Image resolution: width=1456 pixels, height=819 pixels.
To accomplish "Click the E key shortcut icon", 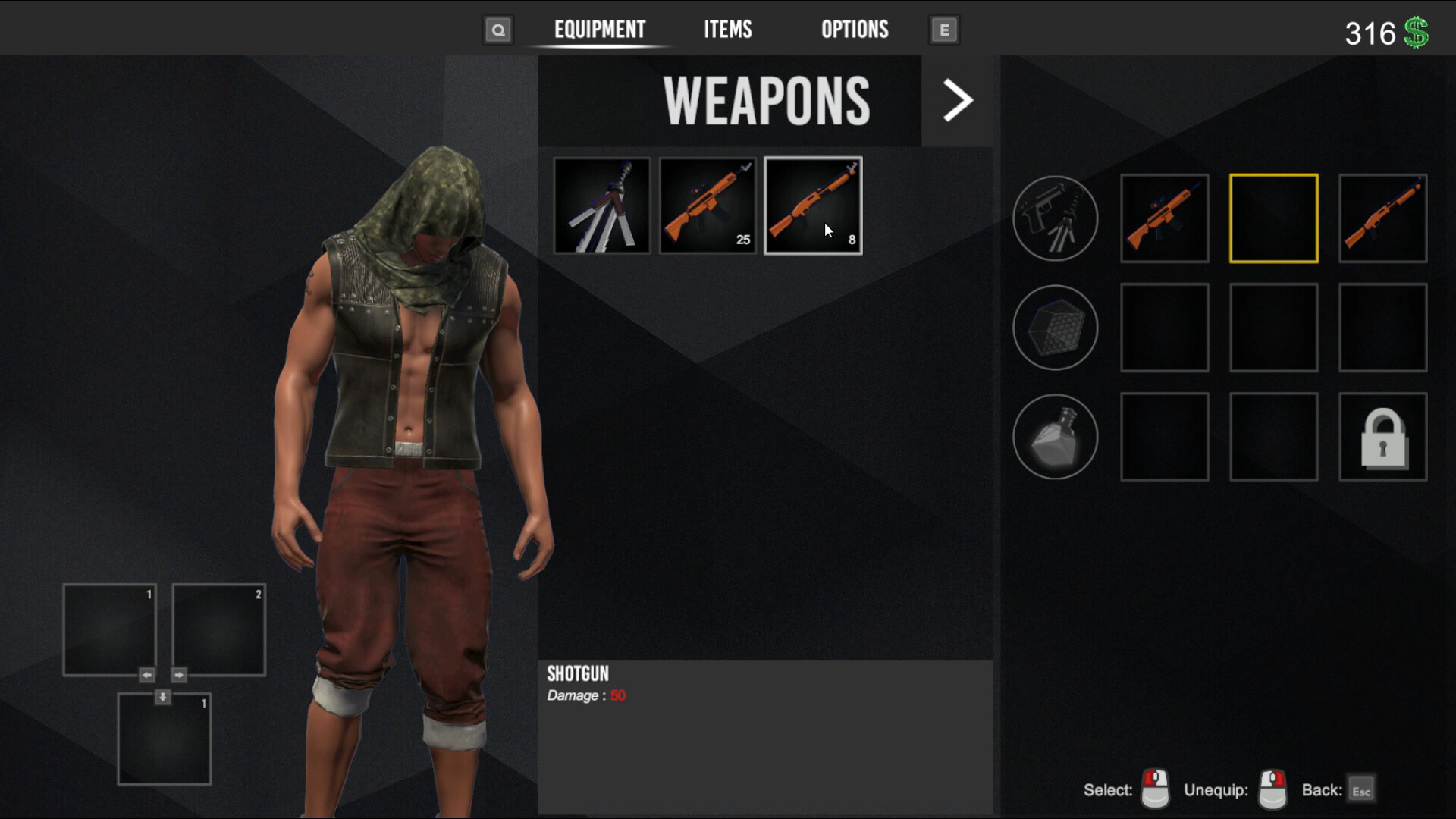I will point(943,30).
